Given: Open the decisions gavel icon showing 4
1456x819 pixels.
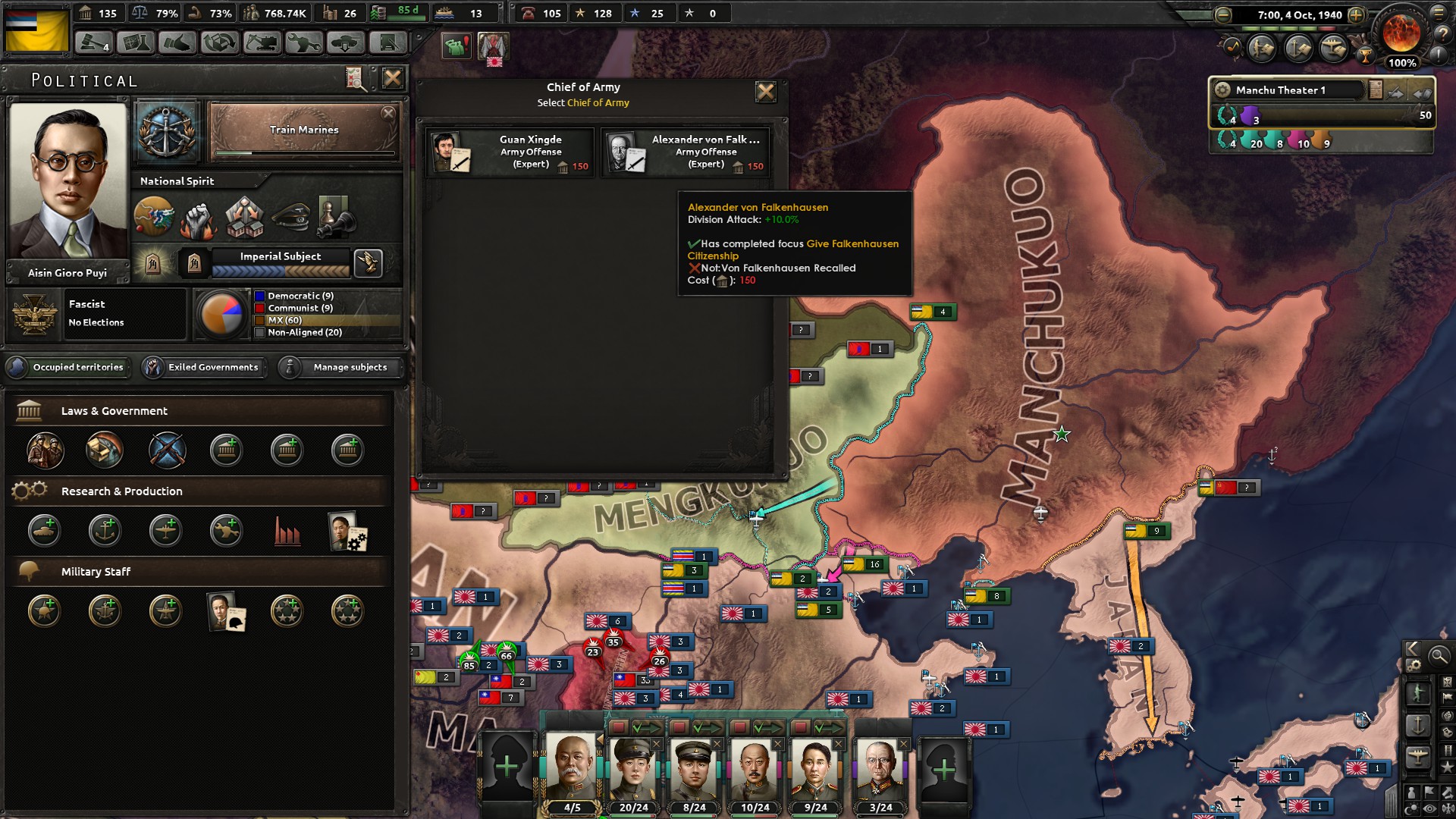Looking at the screenshot, I should point(94,43).
